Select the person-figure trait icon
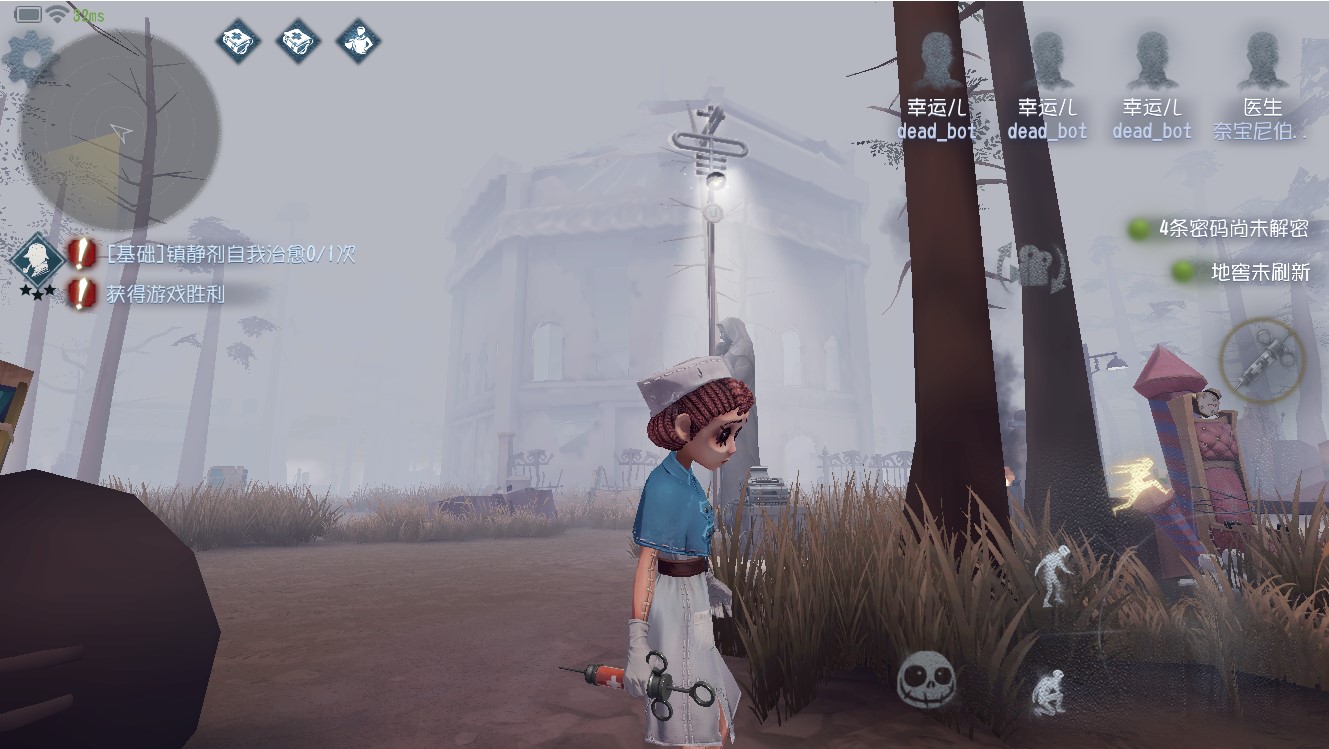Image resolution: width=1329 pixels, height=749 pixels. (x=357, y=41)
